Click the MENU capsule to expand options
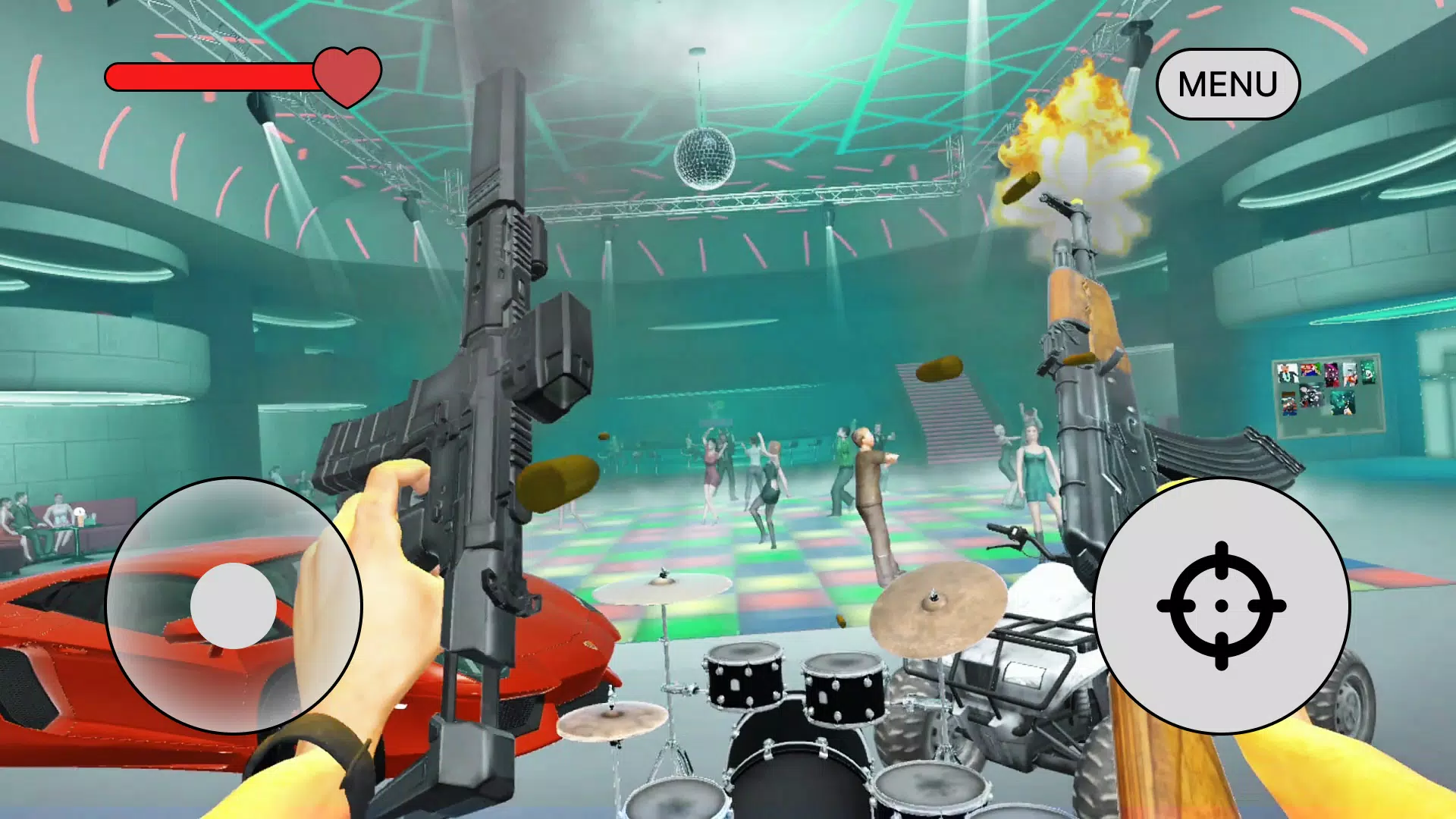 [1228, 82]
